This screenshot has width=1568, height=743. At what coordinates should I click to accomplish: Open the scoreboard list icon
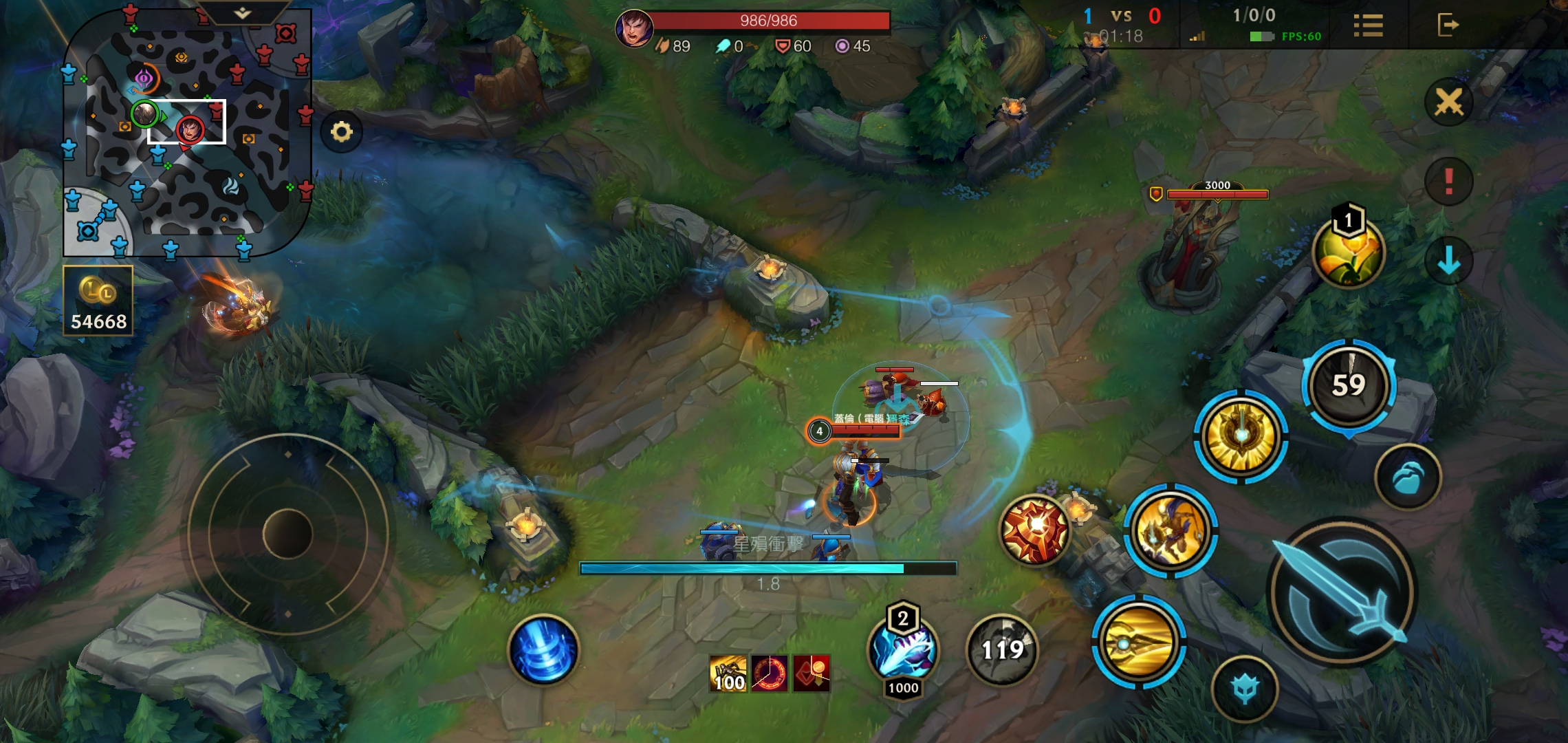pos(1368,25)
